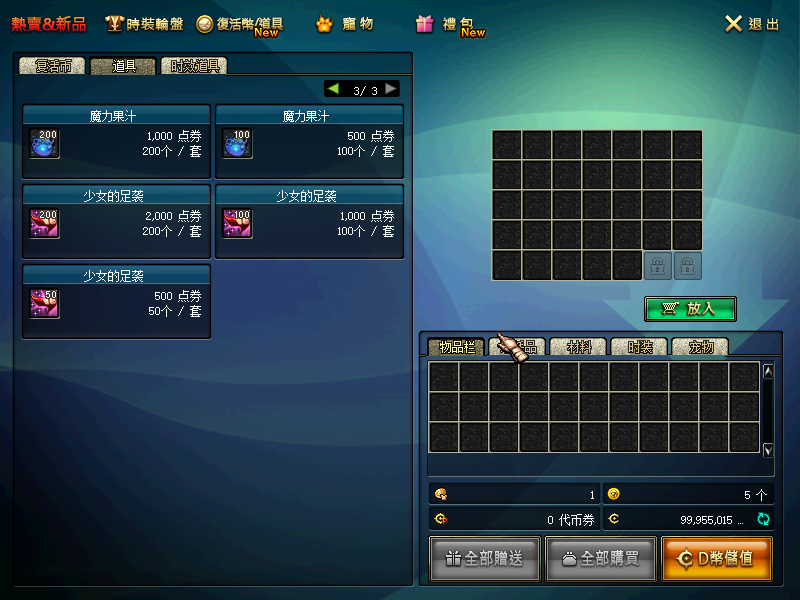800x600 pixels.
Task: Show the 宠物 inventory tab
Action: (x=699, y=347)
